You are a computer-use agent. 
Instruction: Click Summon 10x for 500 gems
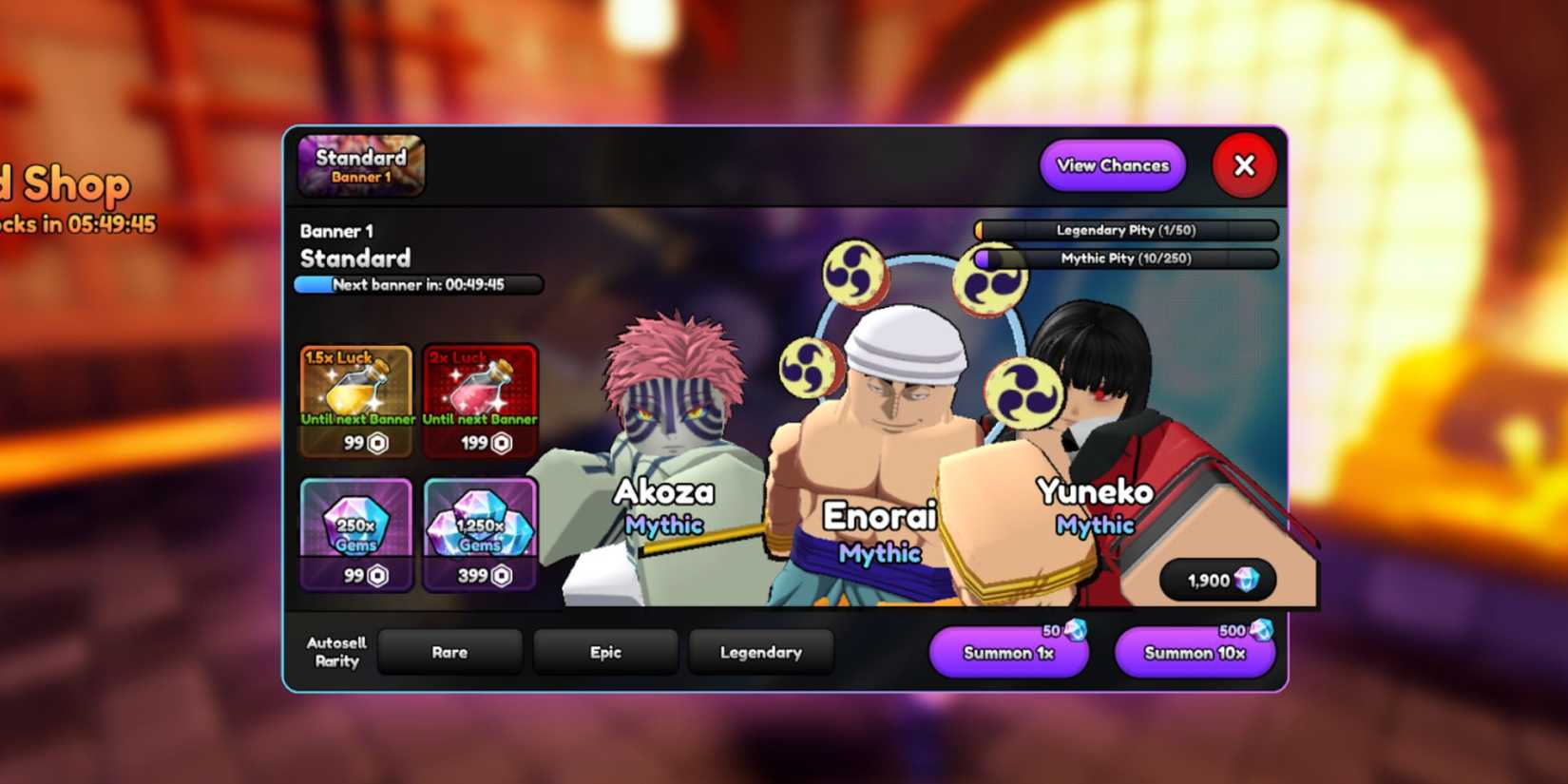[x=1195, y=654]
